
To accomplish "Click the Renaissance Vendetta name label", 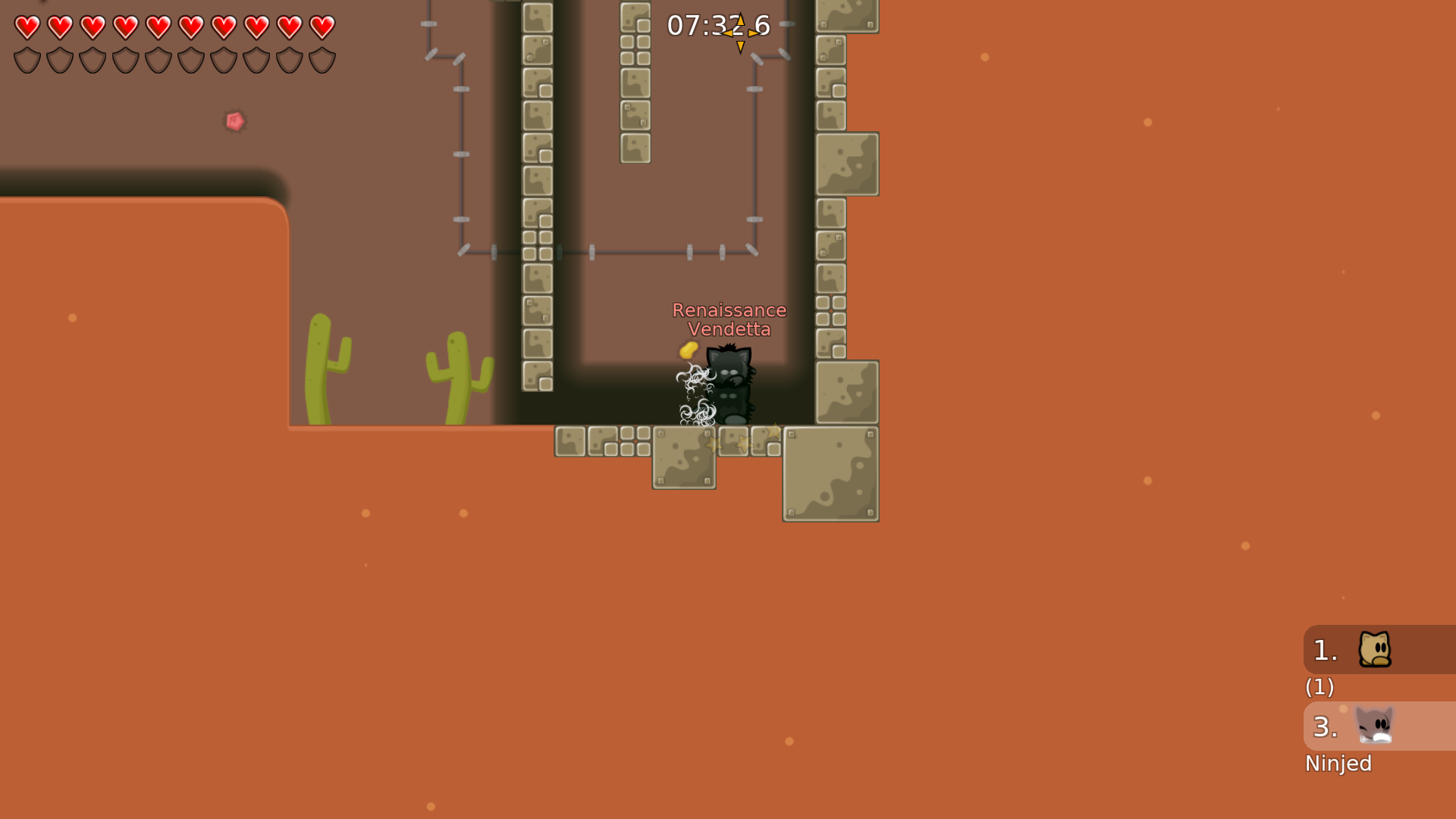I will click(x=730, y=319).
